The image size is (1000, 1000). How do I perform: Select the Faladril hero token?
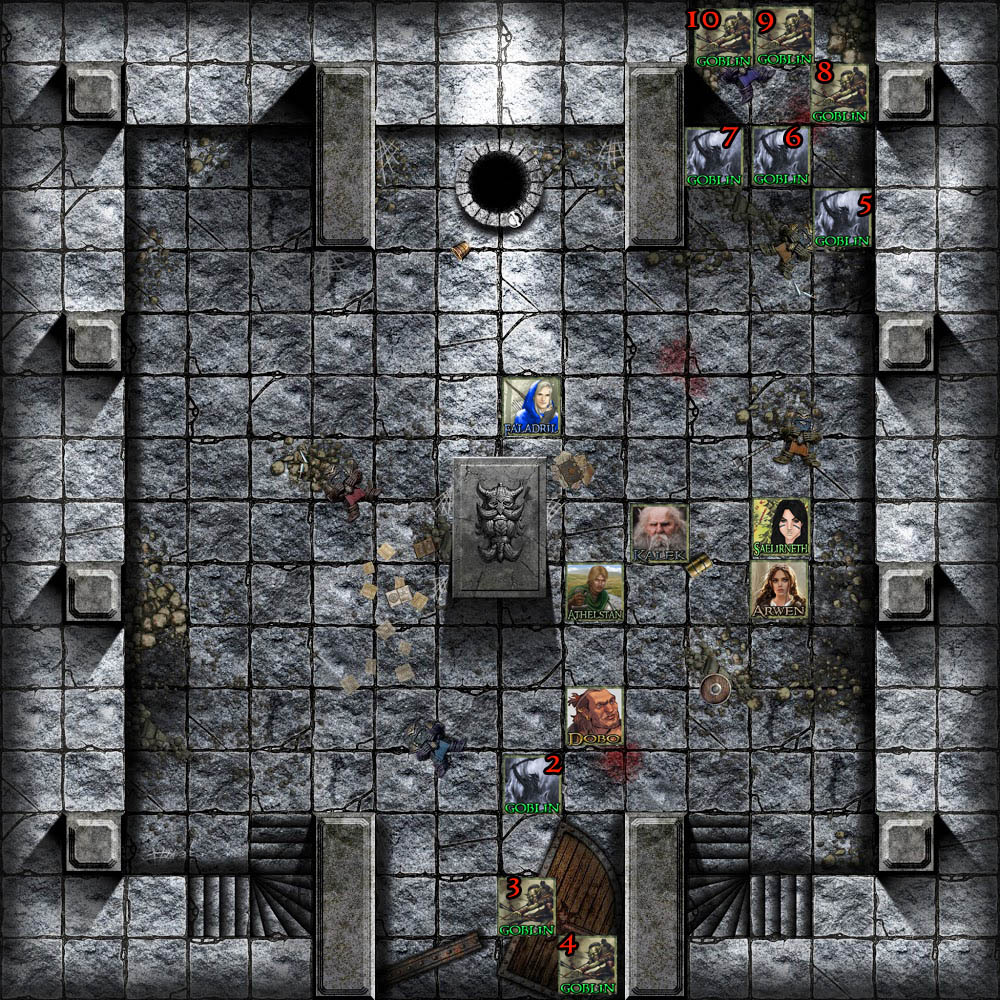(x=531, y=407)
